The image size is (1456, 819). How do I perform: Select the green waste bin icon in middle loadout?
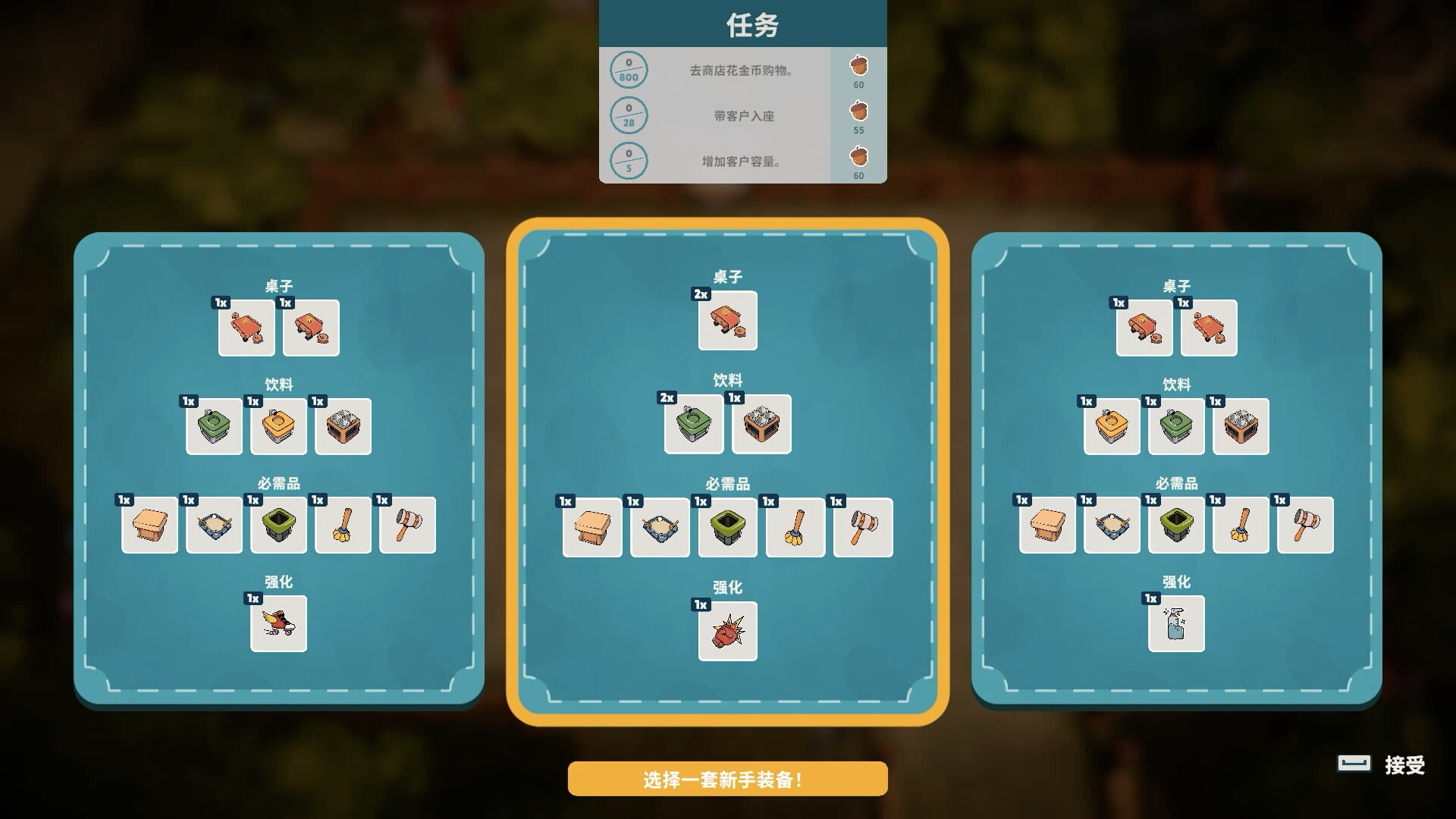(x=726, y=526)
